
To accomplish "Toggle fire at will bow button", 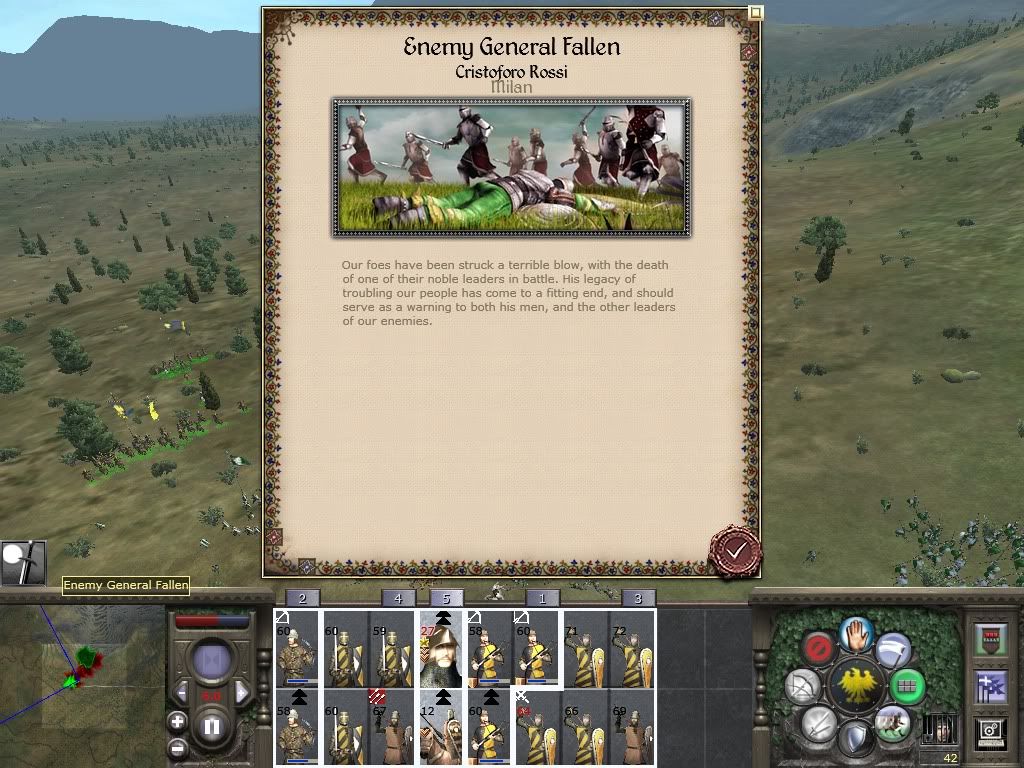I will (x=803, y=686).
